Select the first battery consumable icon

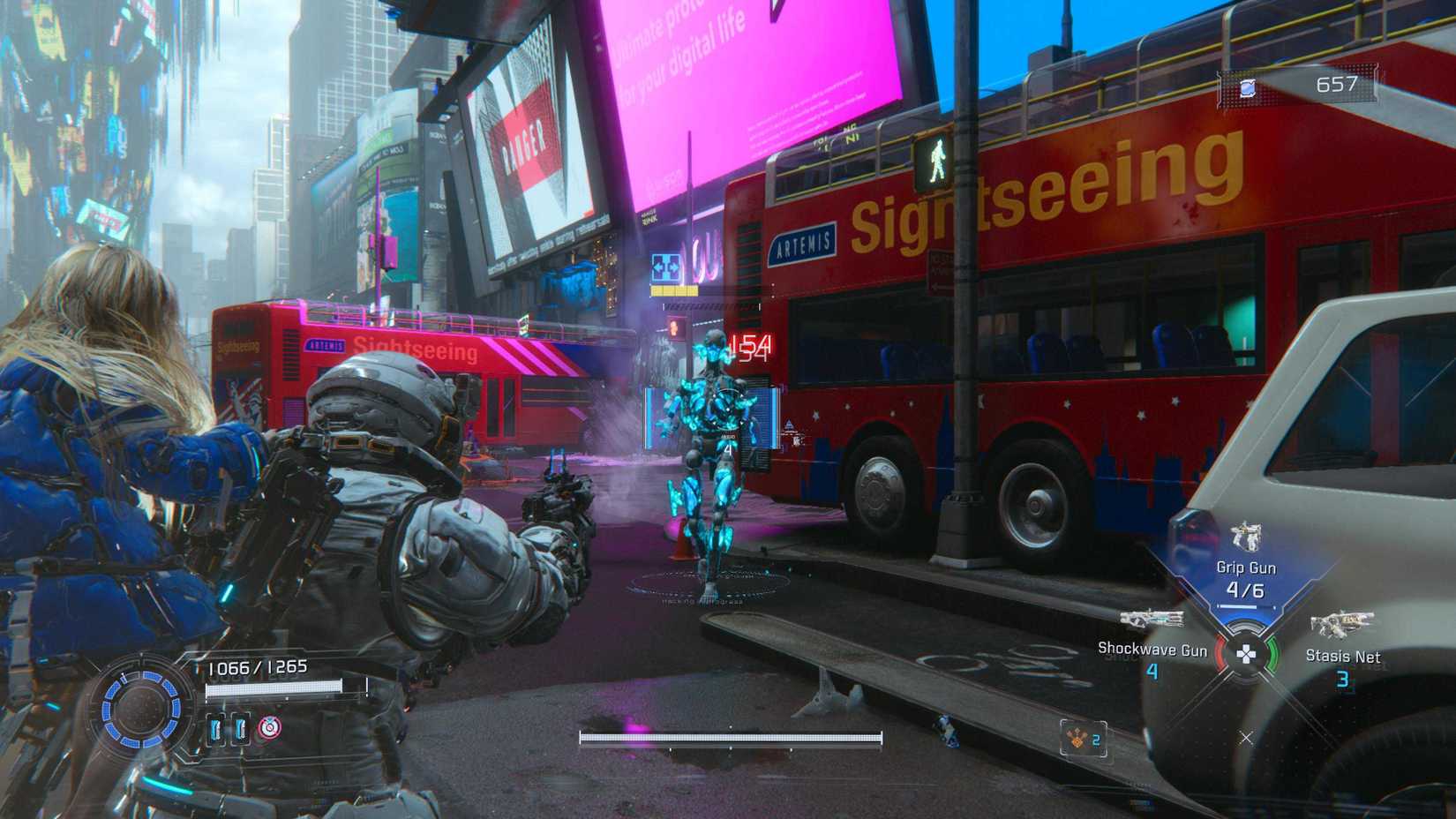pos(214,730)
